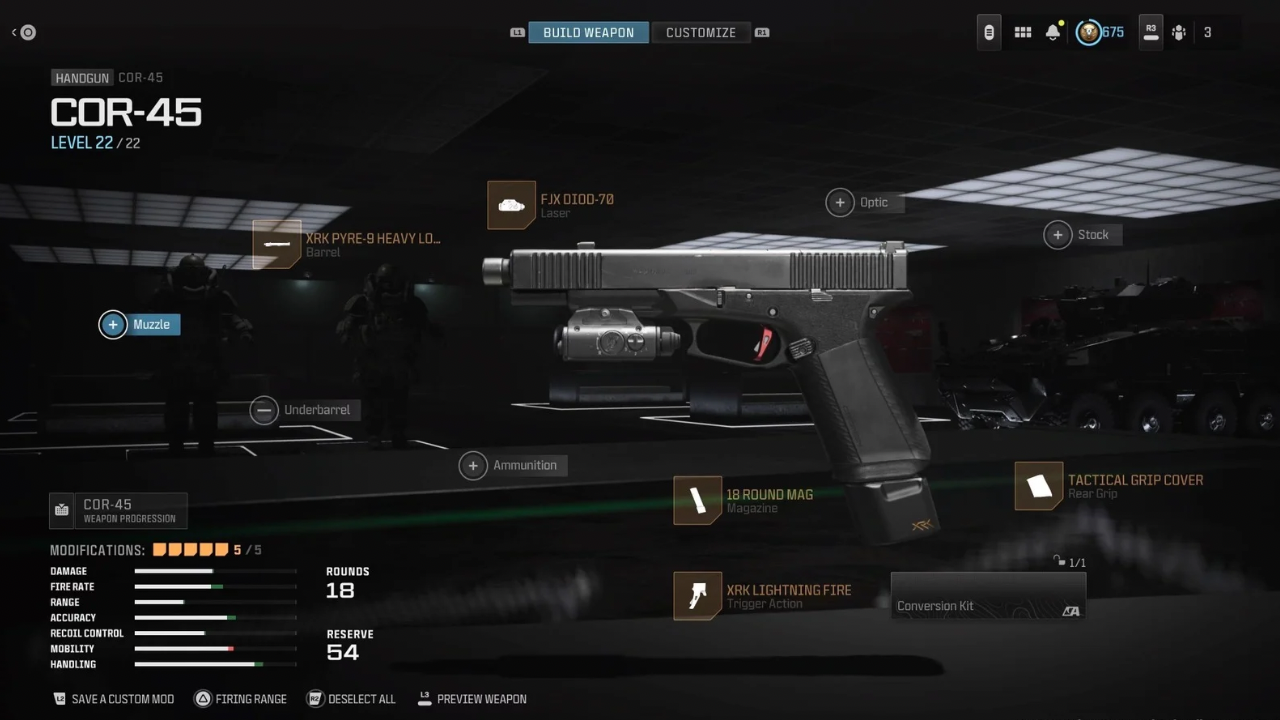Select the XRK PYRE-9 HEAVY barrel attachment

point(300,244)
